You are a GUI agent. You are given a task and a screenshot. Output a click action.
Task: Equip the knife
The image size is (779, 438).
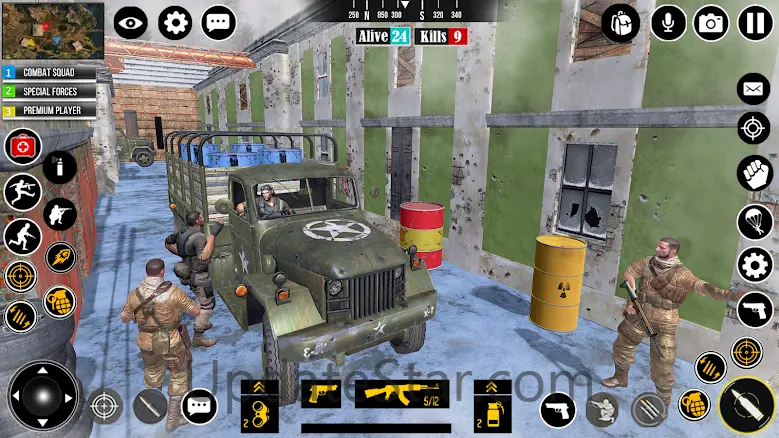(x=151, y=406)
